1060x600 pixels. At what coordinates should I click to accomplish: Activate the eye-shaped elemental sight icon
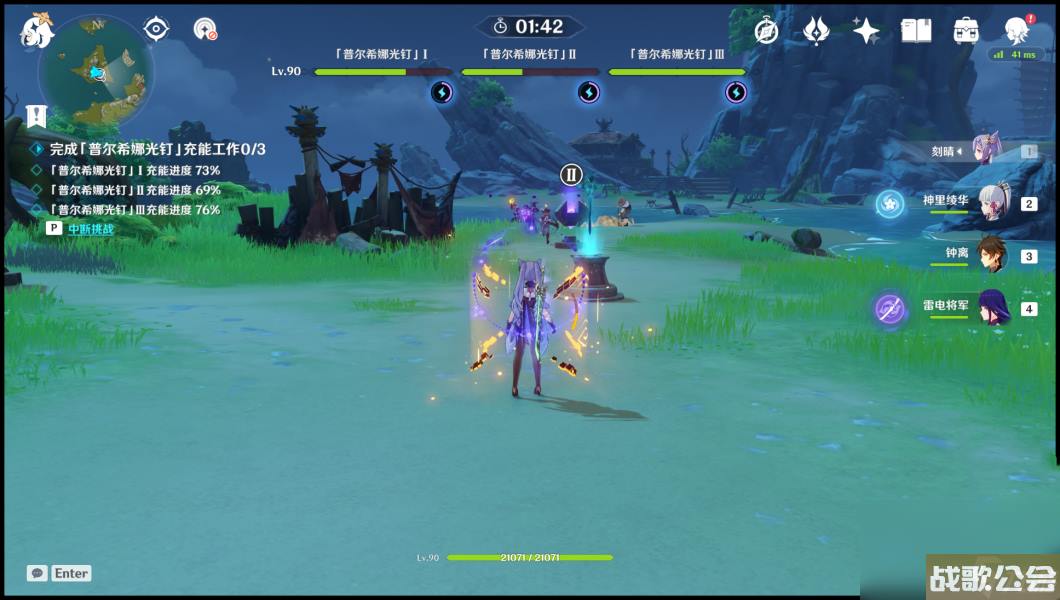[x=157, y=29]
